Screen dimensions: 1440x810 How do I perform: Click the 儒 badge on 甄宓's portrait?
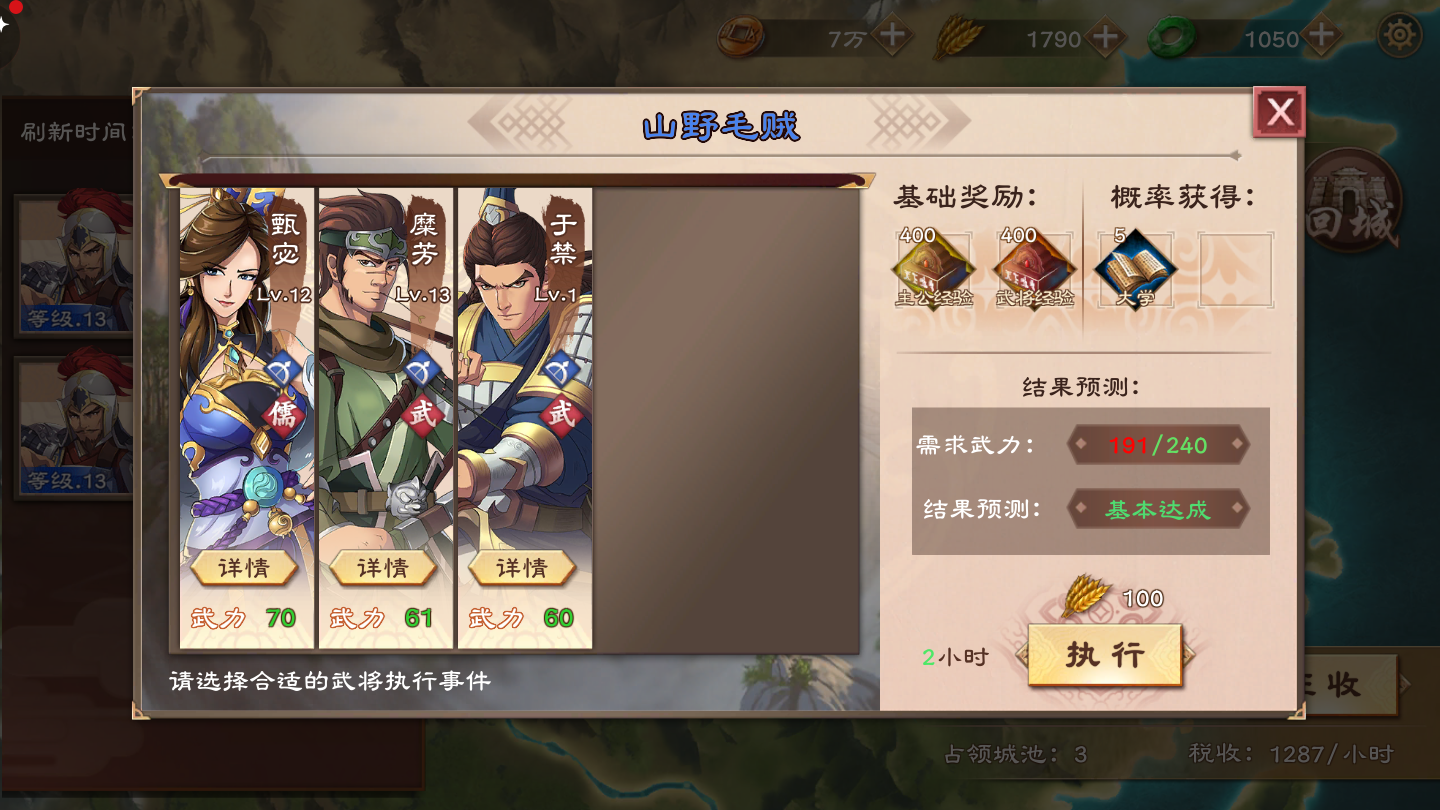285,412
